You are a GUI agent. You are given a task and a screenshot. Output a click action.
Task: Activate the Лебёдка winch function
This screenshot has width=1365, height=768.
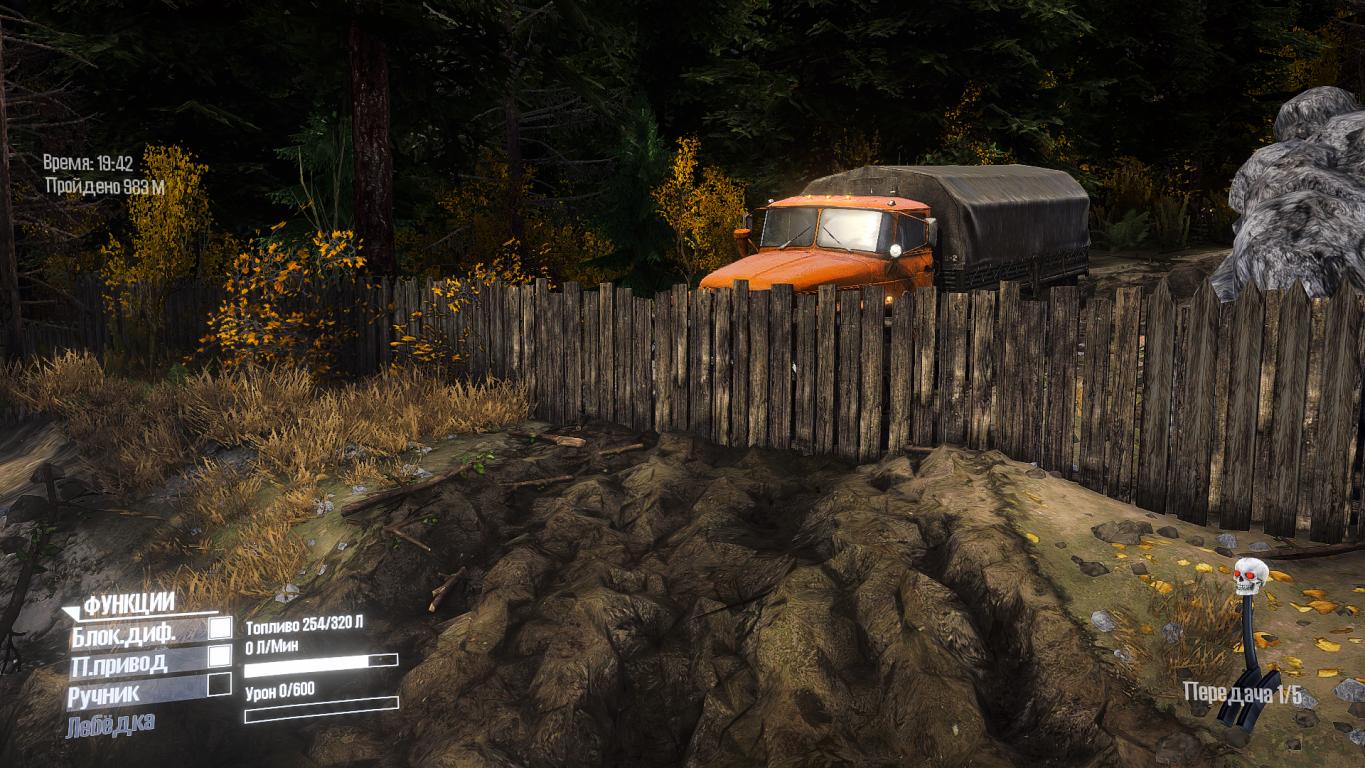coord(110,724)
